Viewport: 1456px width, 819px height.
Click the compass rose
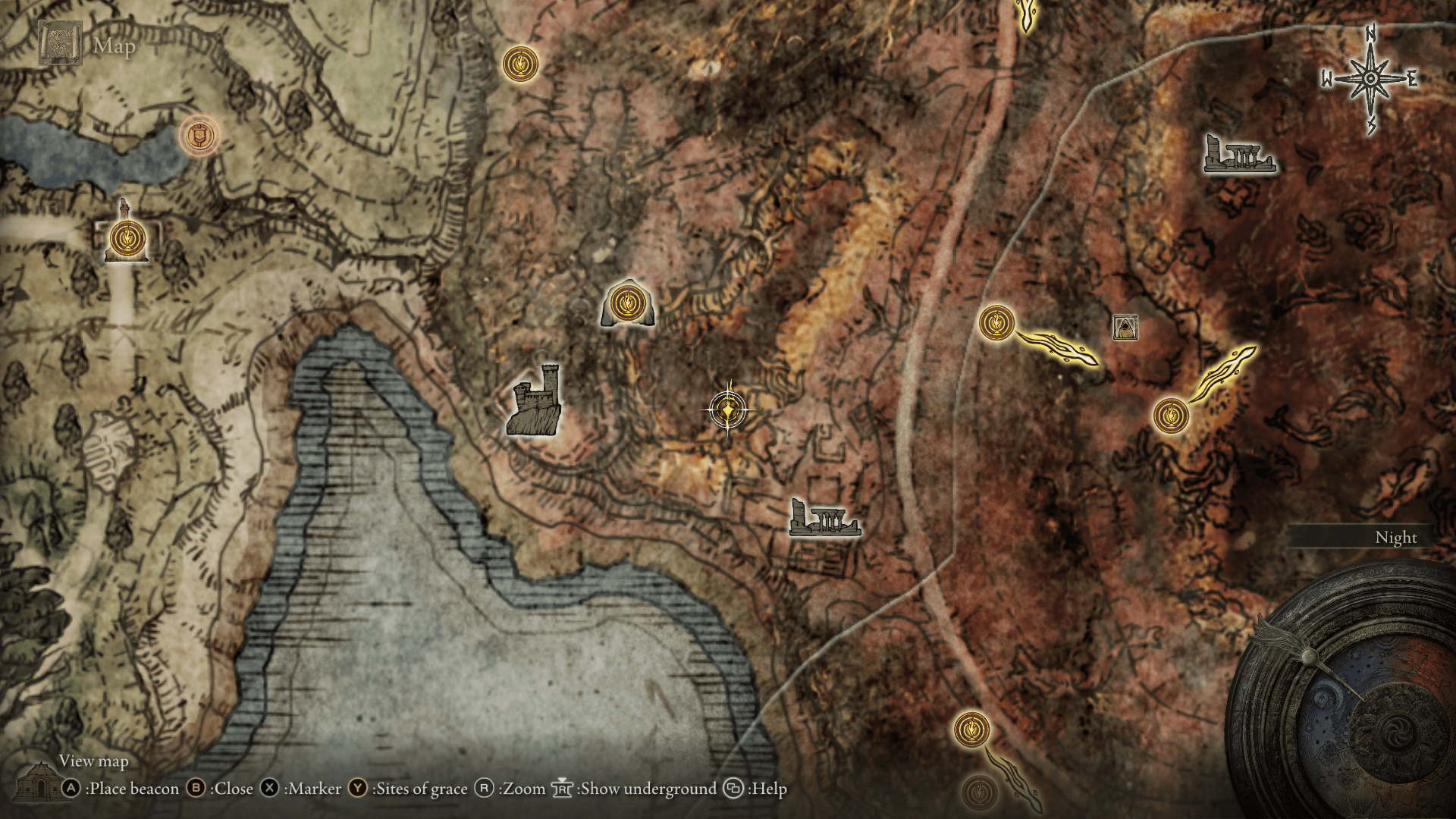pyautogui.click(x=1370, y=79)
